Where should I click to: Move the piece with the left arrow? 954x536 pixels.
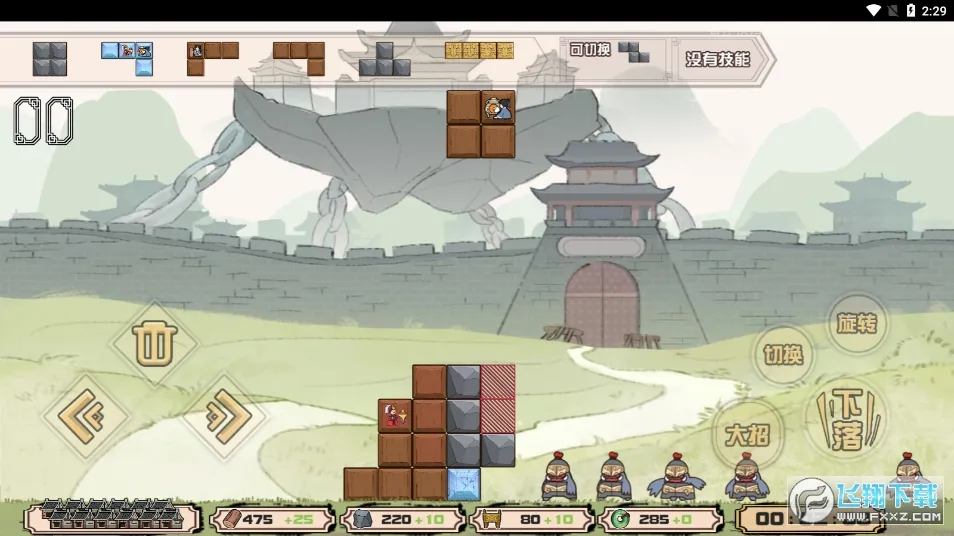coord(86,417)
